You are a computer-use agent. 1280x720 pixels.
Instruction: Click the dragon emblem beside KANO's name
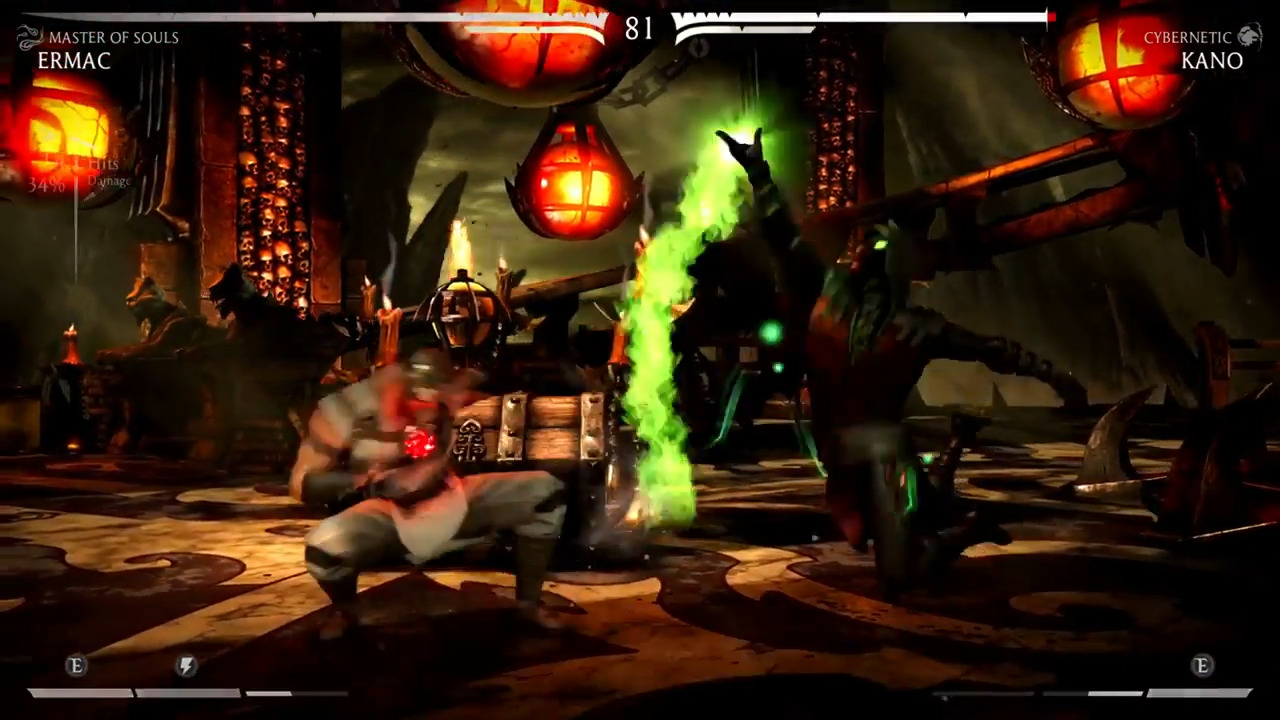(x=1251, y=37)
